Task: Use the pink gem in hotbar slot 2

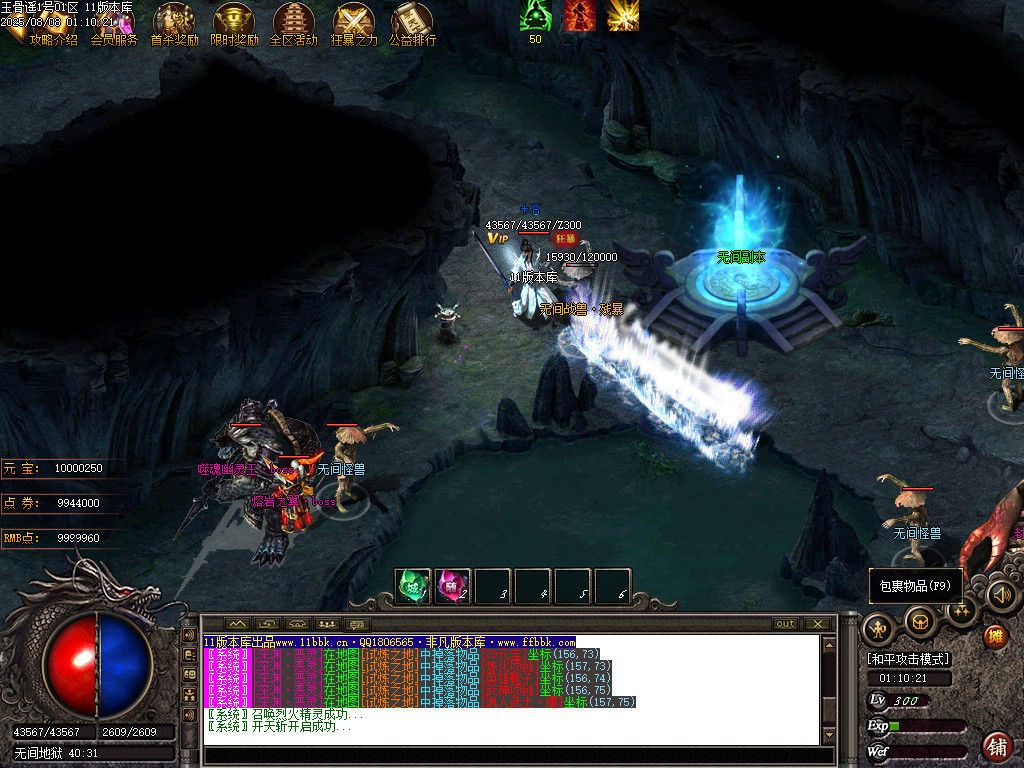Action: tap(453, 587)
